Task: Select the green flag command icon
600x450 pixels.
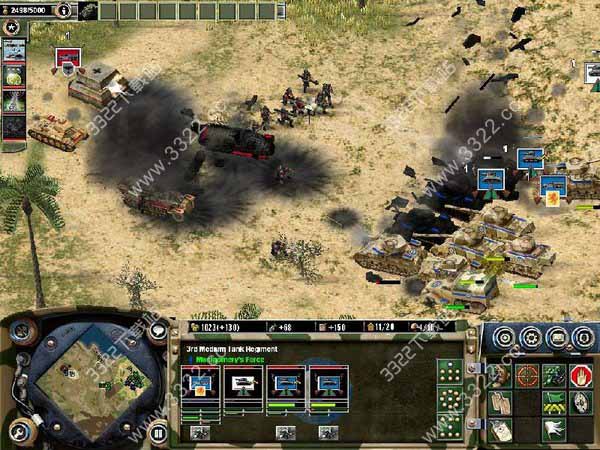Action: (553, 402)
